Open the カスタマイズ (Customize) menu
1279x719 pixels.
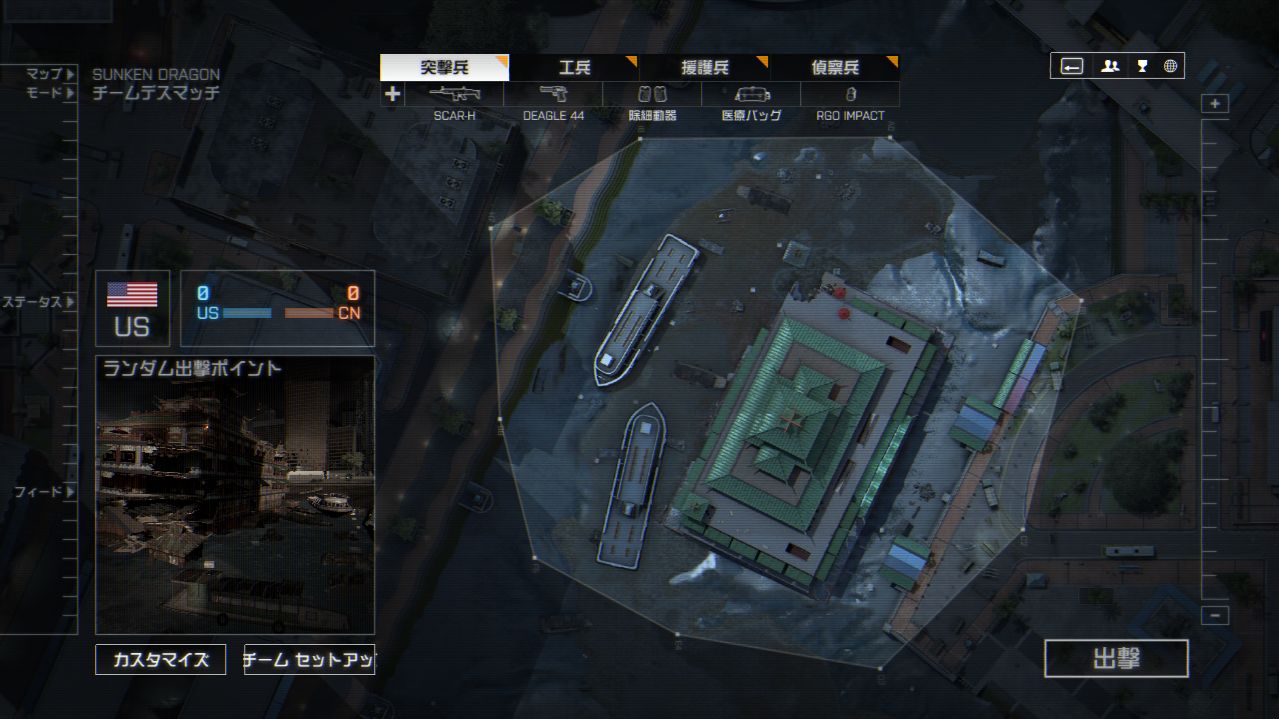[161, 660]
